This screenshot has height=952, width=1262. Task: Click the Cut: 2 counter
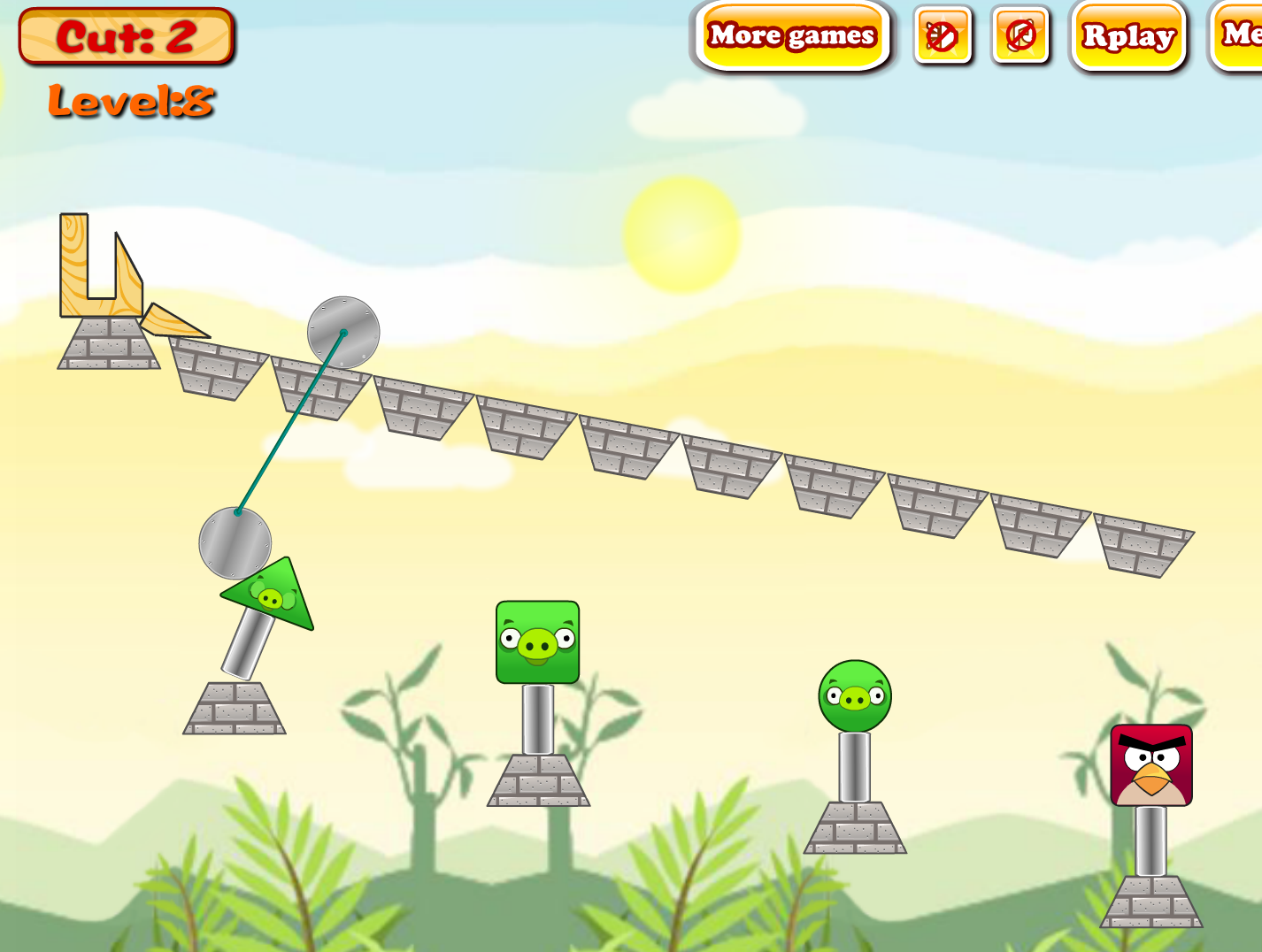(x=127, y=37)
